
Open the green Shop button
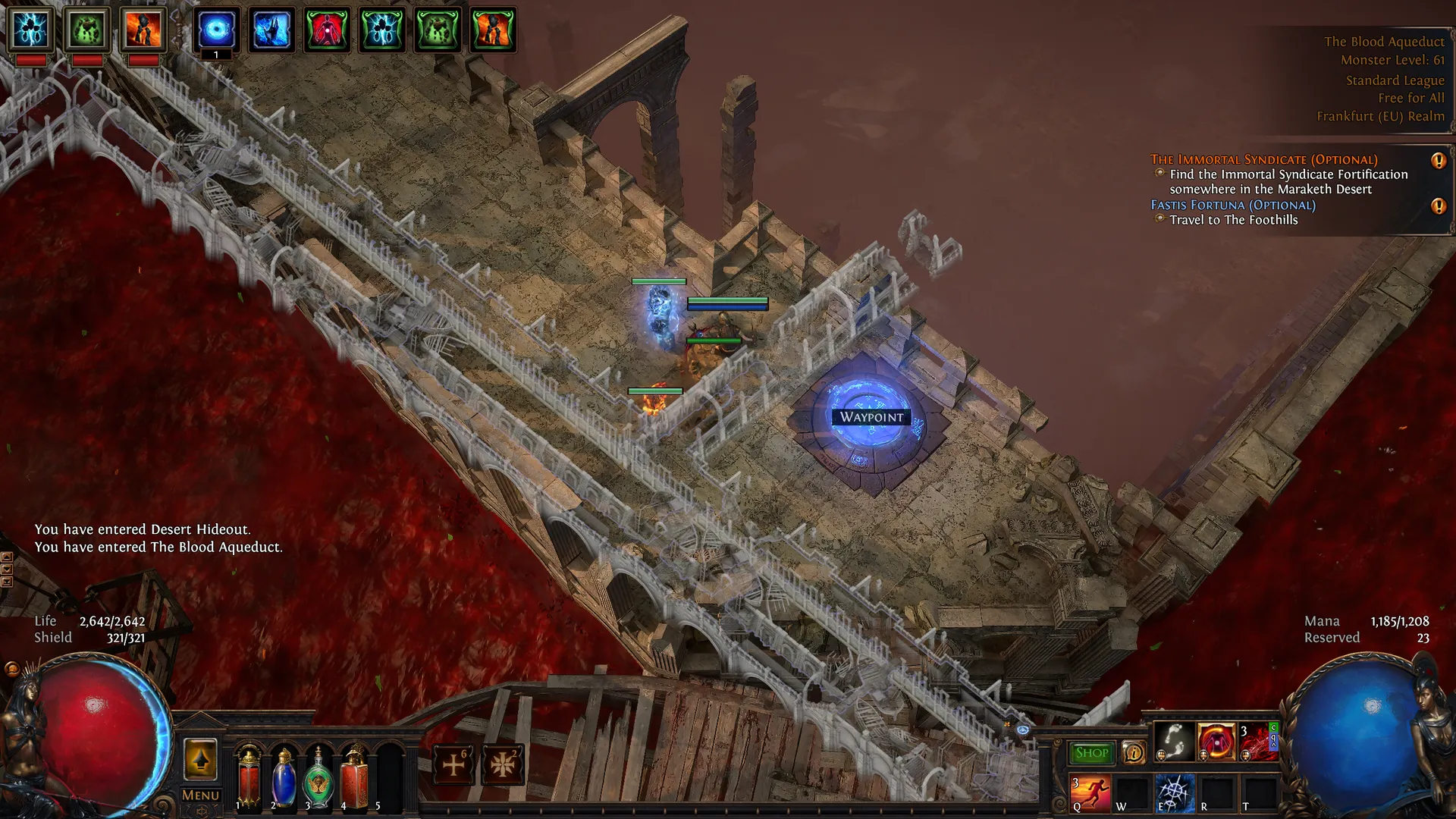[x=1091, y=753]
